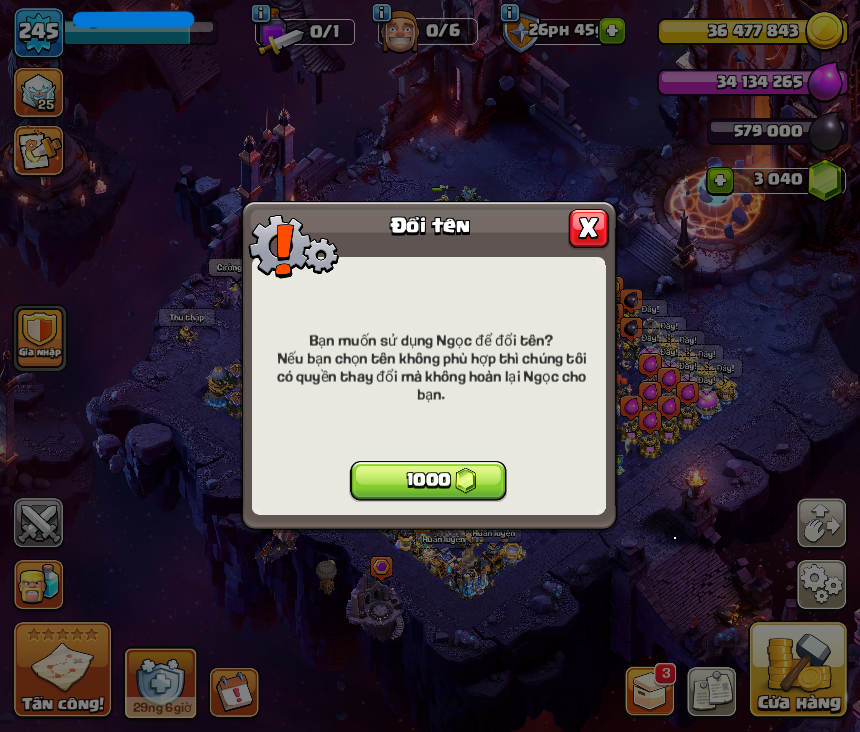Show info for the sword 0/1 counter
Viewport: 860px width, 732px height.
point(261,13)
